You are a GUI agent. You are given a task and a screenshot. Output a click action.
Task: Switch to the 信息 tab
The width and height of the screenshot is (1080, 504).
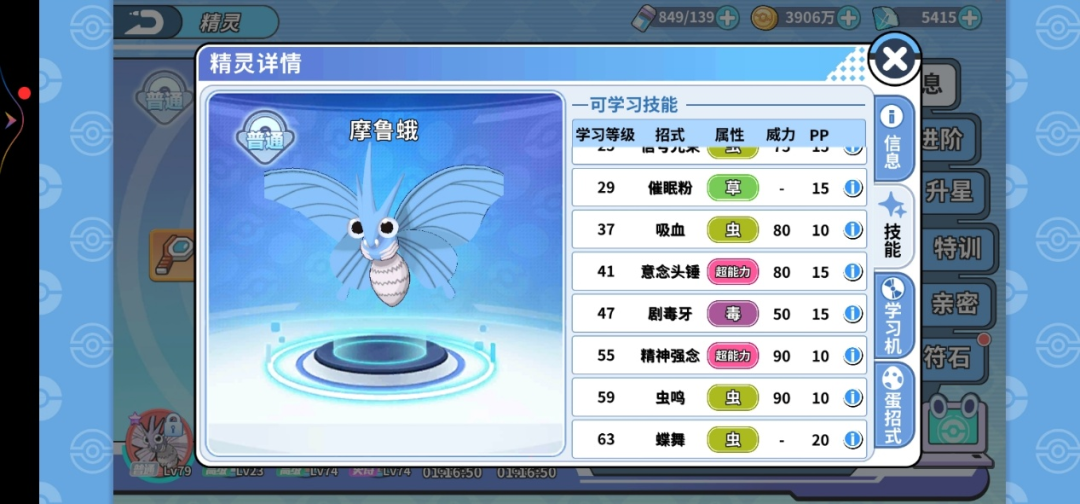(x=892, y=137)
